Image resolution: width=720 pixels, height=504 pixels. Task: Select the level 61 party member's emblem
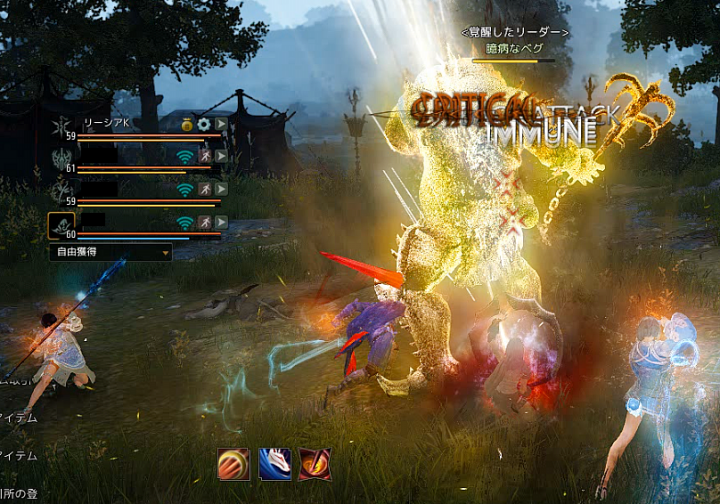[x=61, y=159]
